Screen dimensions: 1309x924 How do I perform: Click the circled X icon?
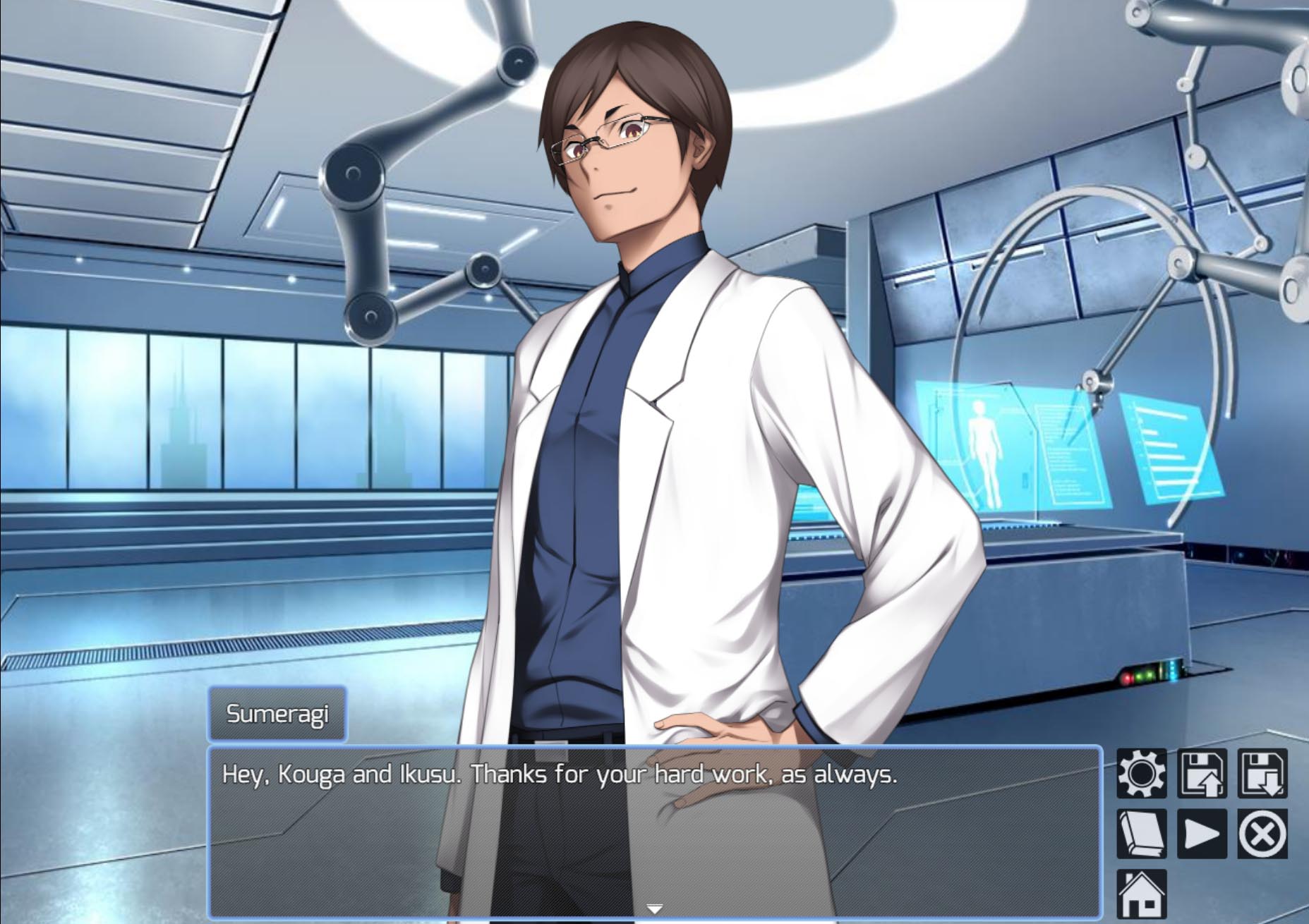(1262, 834)
